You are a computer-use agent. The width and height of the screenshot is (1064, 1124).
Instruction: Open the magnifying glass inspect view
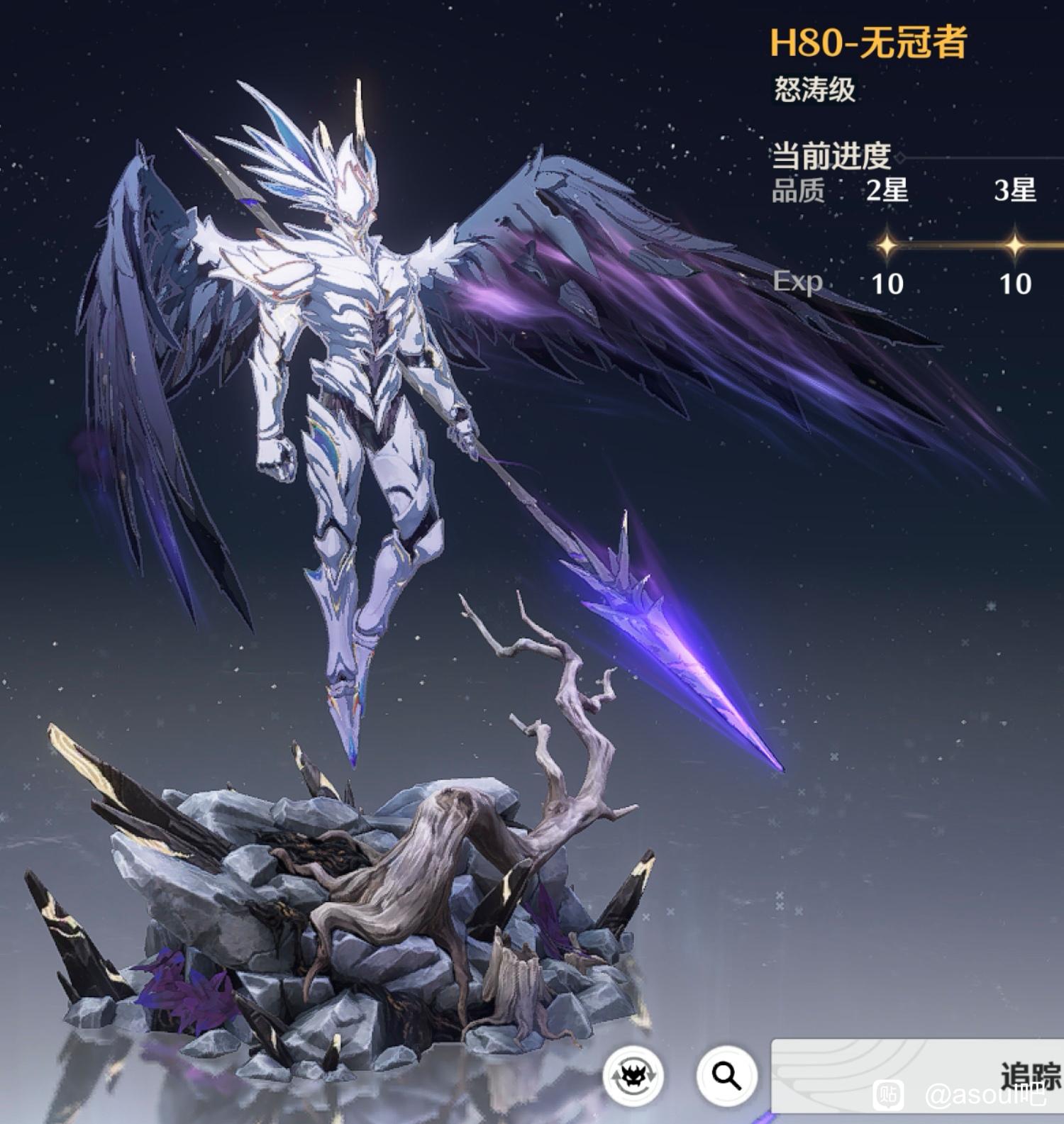coord(726,1076)
